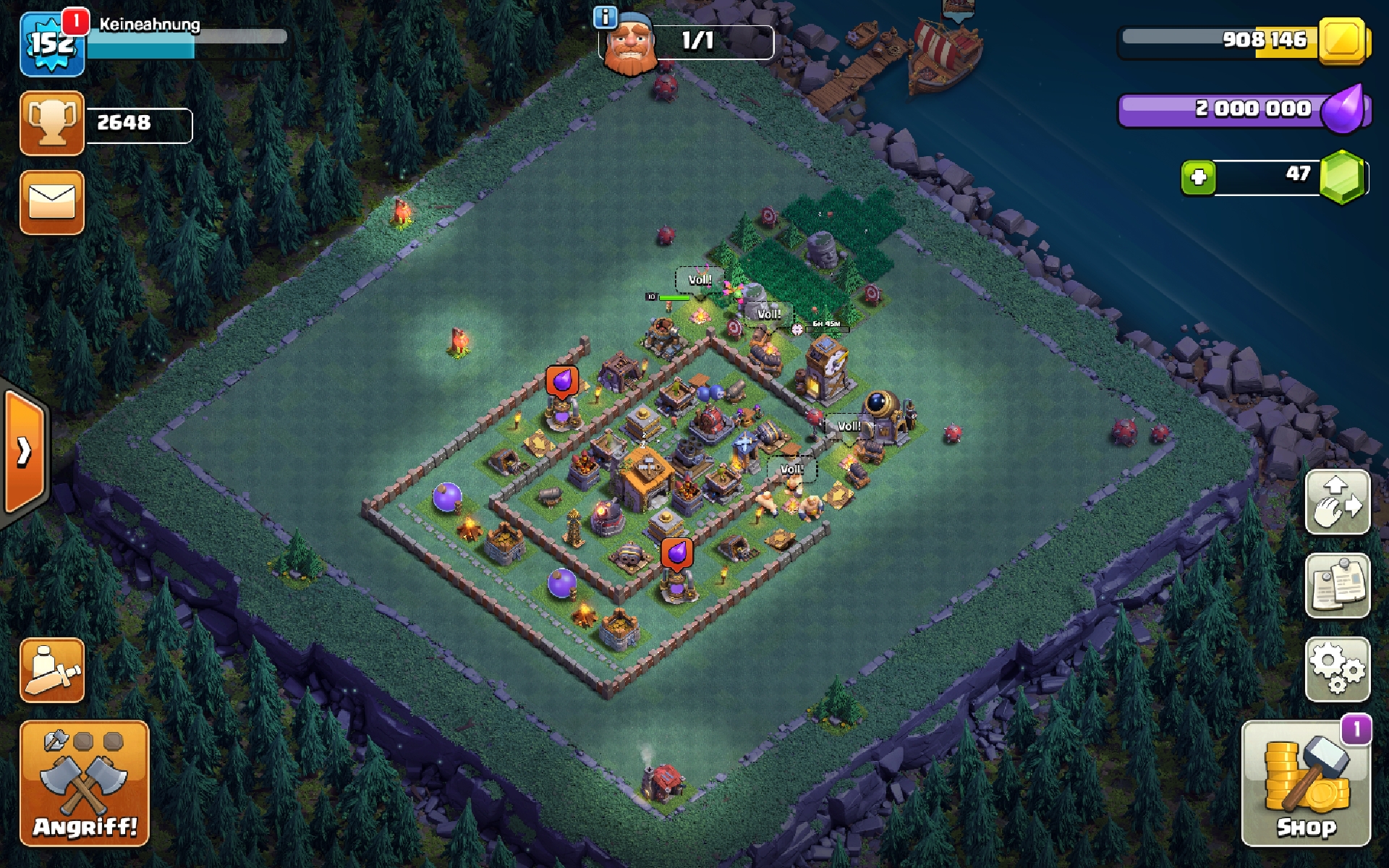Open the player profile level badge
Image resolution: width=1389 pixels, height=868 pixels.
coord(51,43)
